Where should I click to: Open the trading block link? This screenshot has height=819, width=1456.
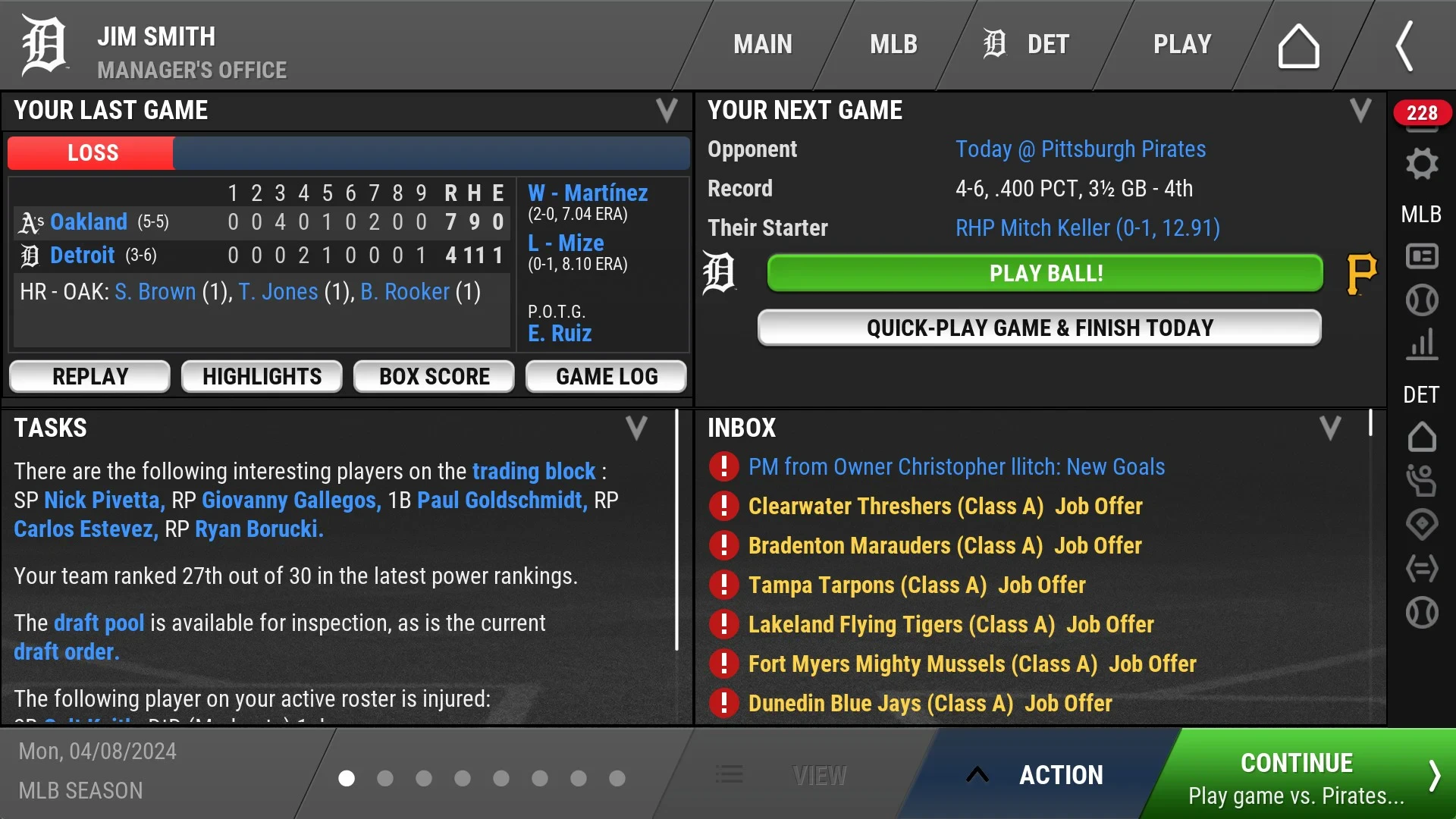tap(533, 472)
